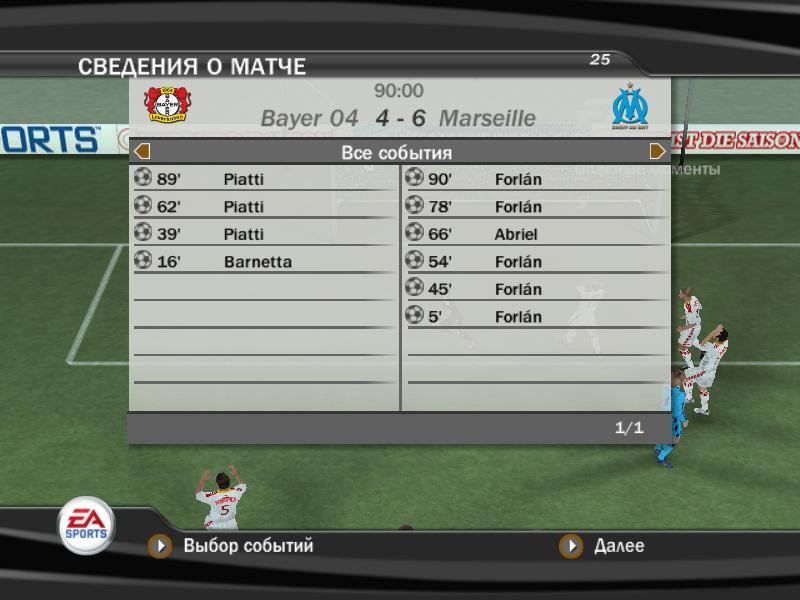Click the right arrow beside Все события
This screenshot has width=800, height=600.
pyautogui.click(x=657, y=152)
